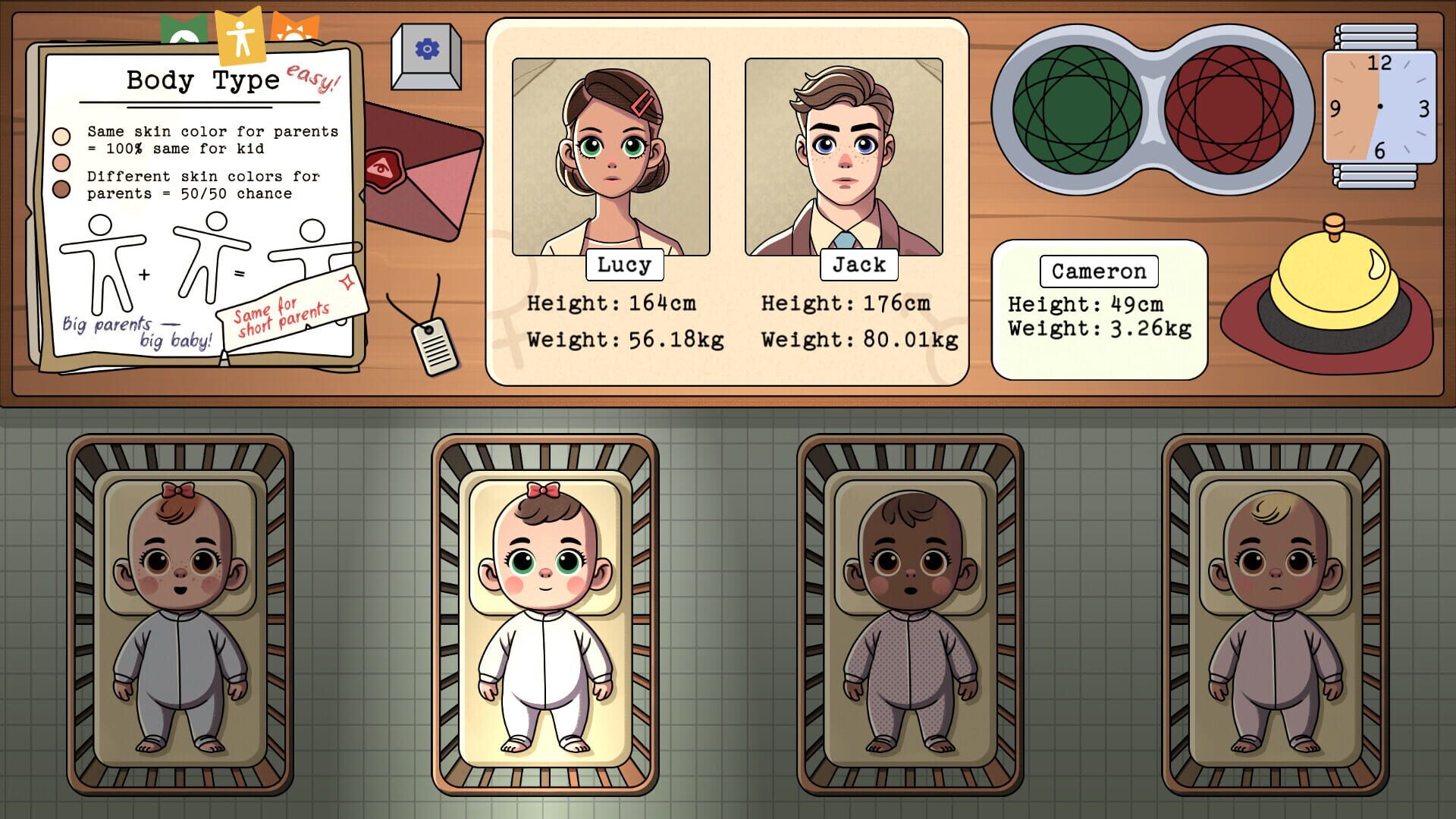Viewport: 1456px width, 819px height.
Task: Click Lucy's name label
Action: point(623,265)
